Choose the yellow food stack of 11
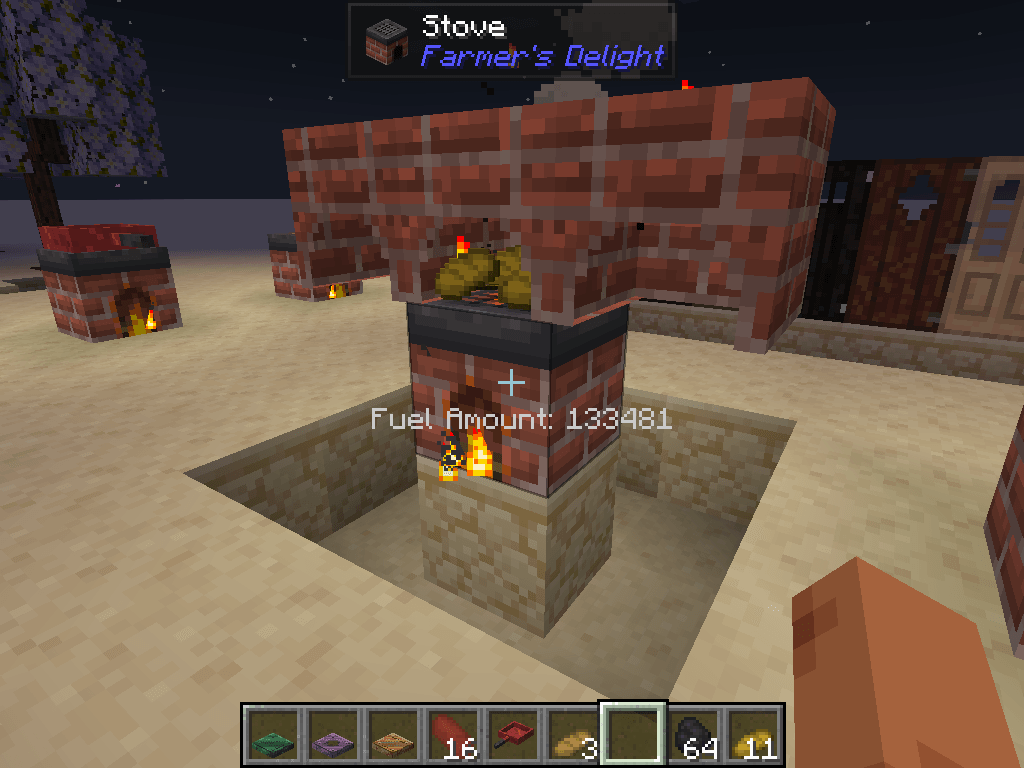 click(x=753, y=736)
